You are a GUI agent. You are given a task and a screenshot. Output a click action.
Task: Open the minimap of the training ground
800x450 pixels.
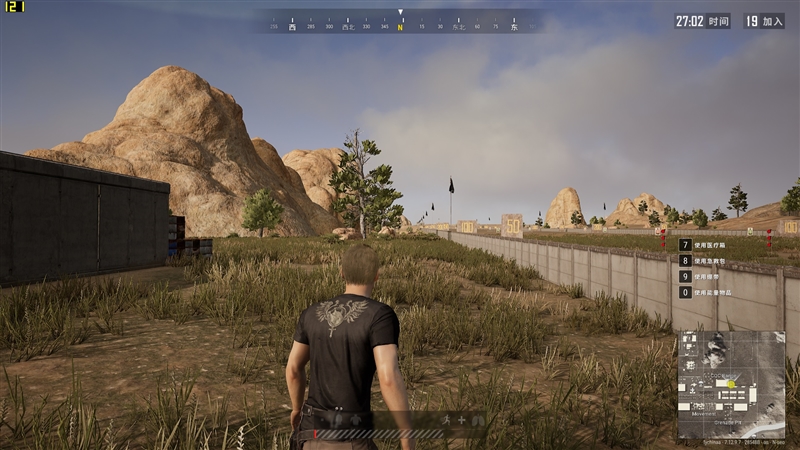click(x=731, y=385)
